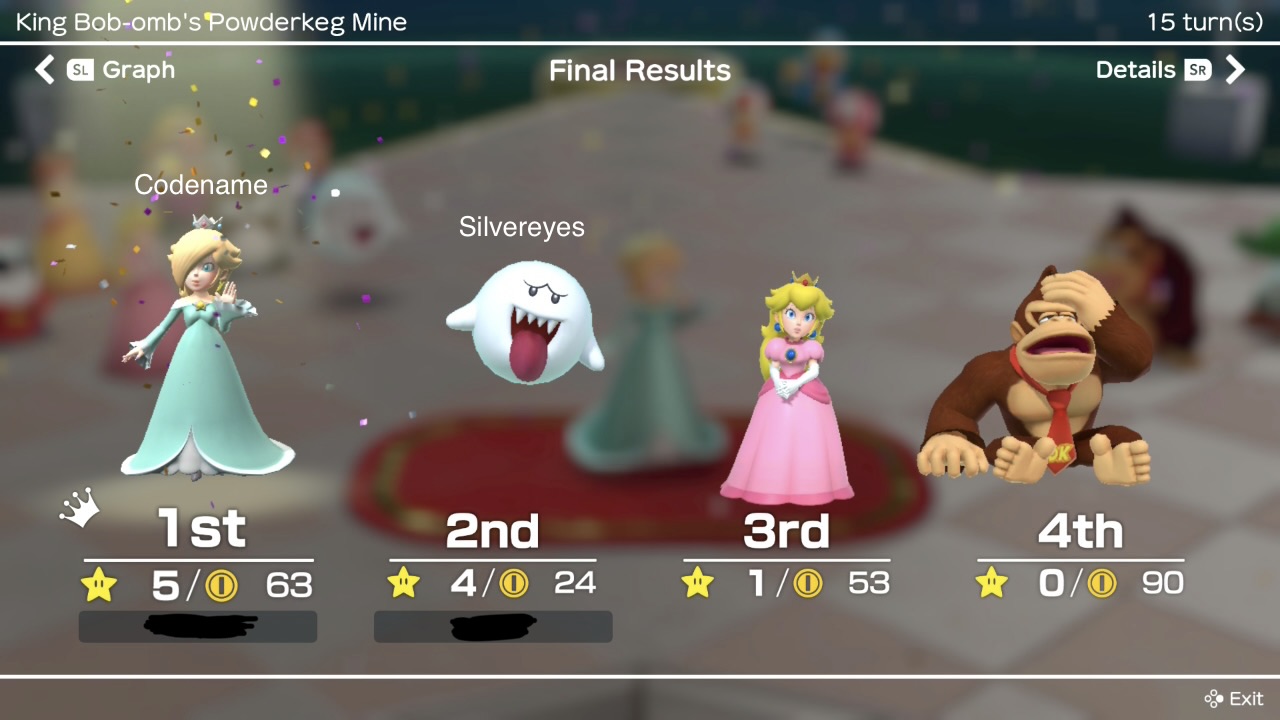
Task: Exit the Final Results screen
Action: pyautogui.click(x=1234, y=698)
